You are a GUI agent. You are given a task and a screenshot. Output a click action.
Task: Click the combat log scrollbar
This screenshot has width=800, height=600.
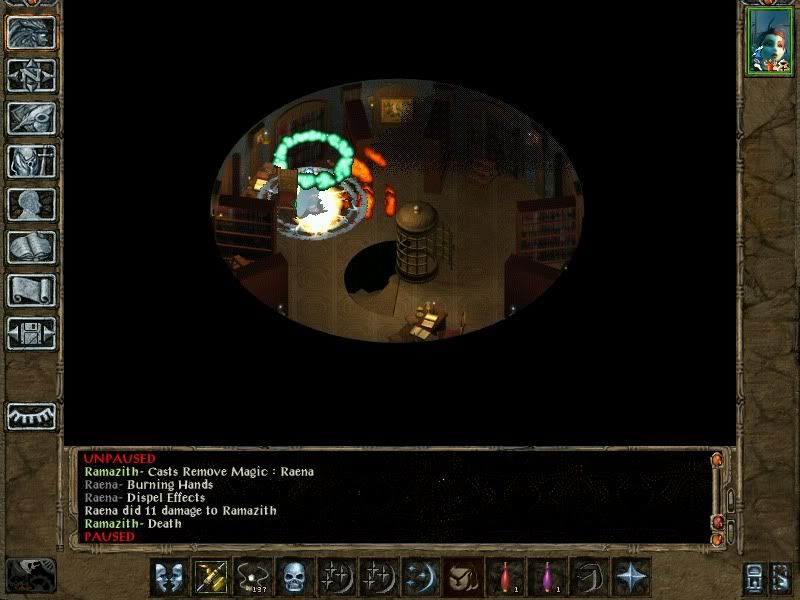point(717,495)
